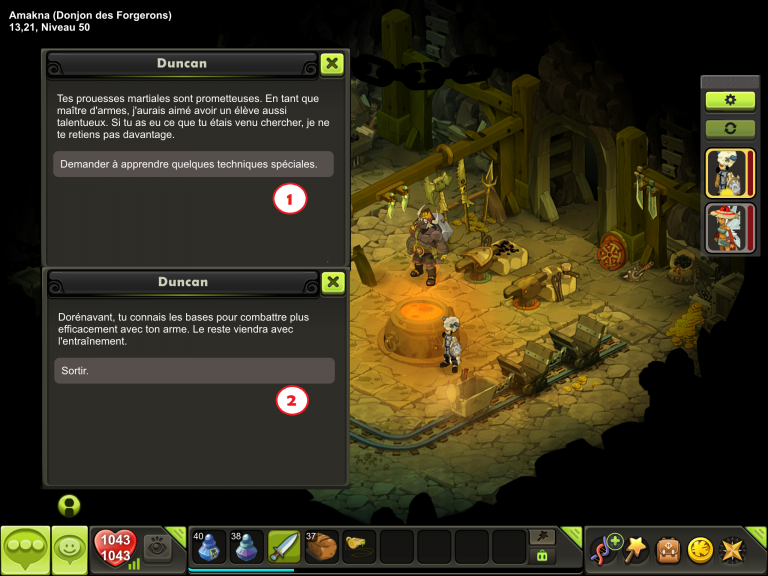Open the party panel gear settings

click(730, 100)
